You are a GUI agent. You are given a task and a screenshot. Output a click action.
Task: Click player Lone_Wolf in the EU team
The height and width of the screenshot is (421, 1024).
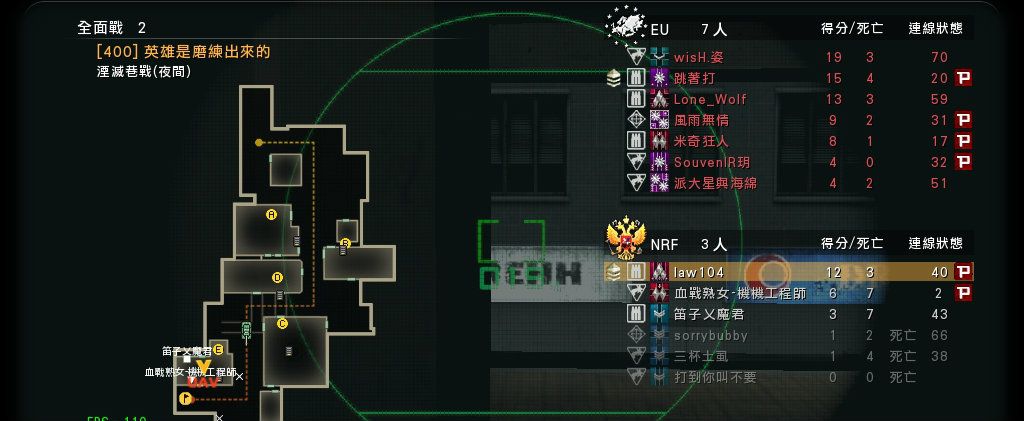pos(709,99)
